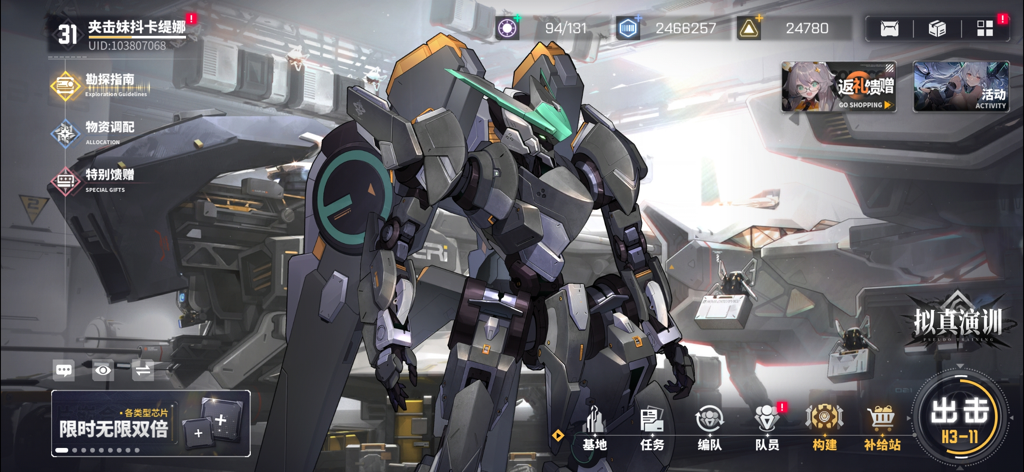
Task: Open 任务 missions
Action: coord(652,428)
